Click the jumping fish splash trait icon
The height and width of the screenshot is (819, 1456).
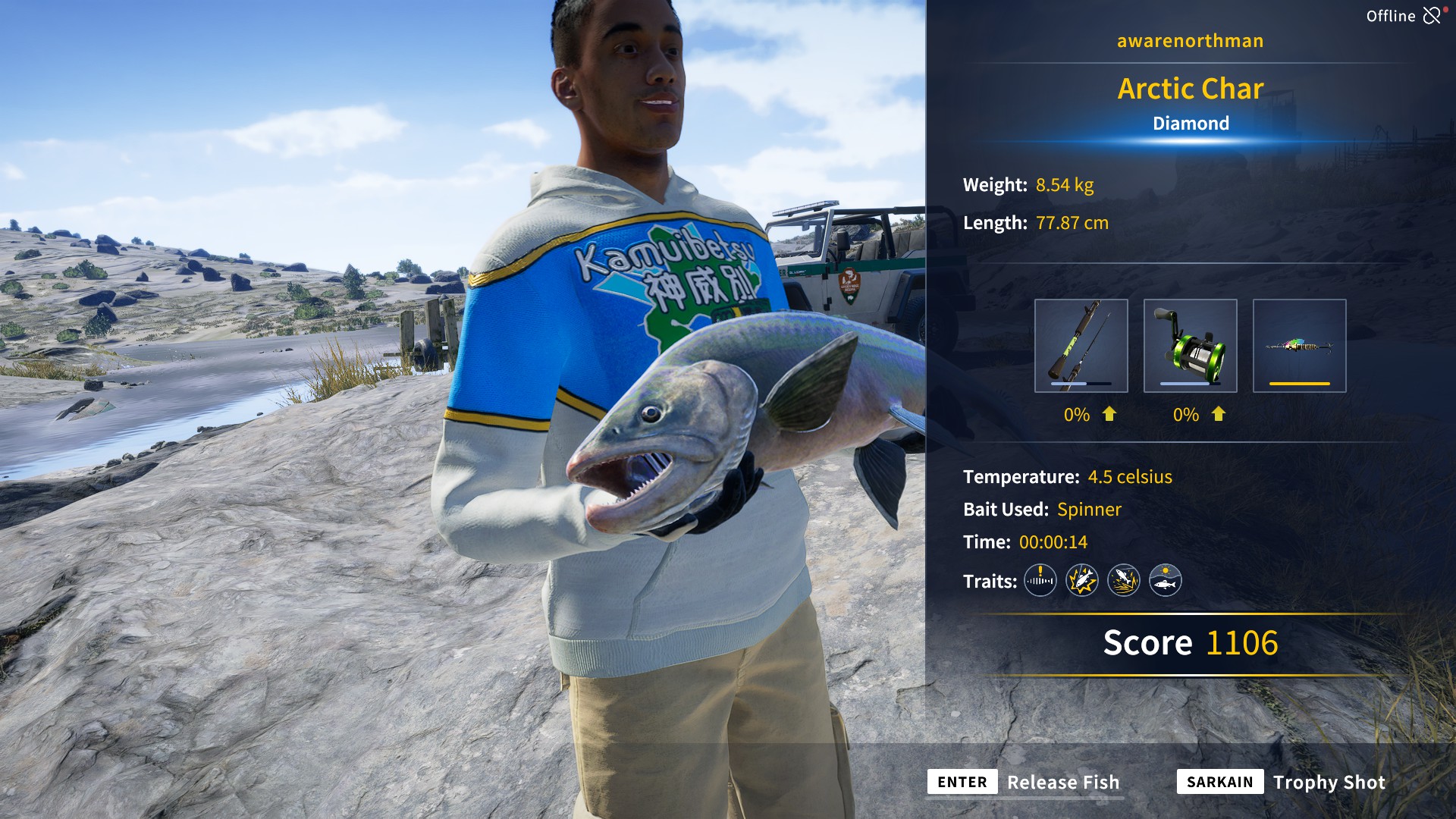(x=1125, y=581)
